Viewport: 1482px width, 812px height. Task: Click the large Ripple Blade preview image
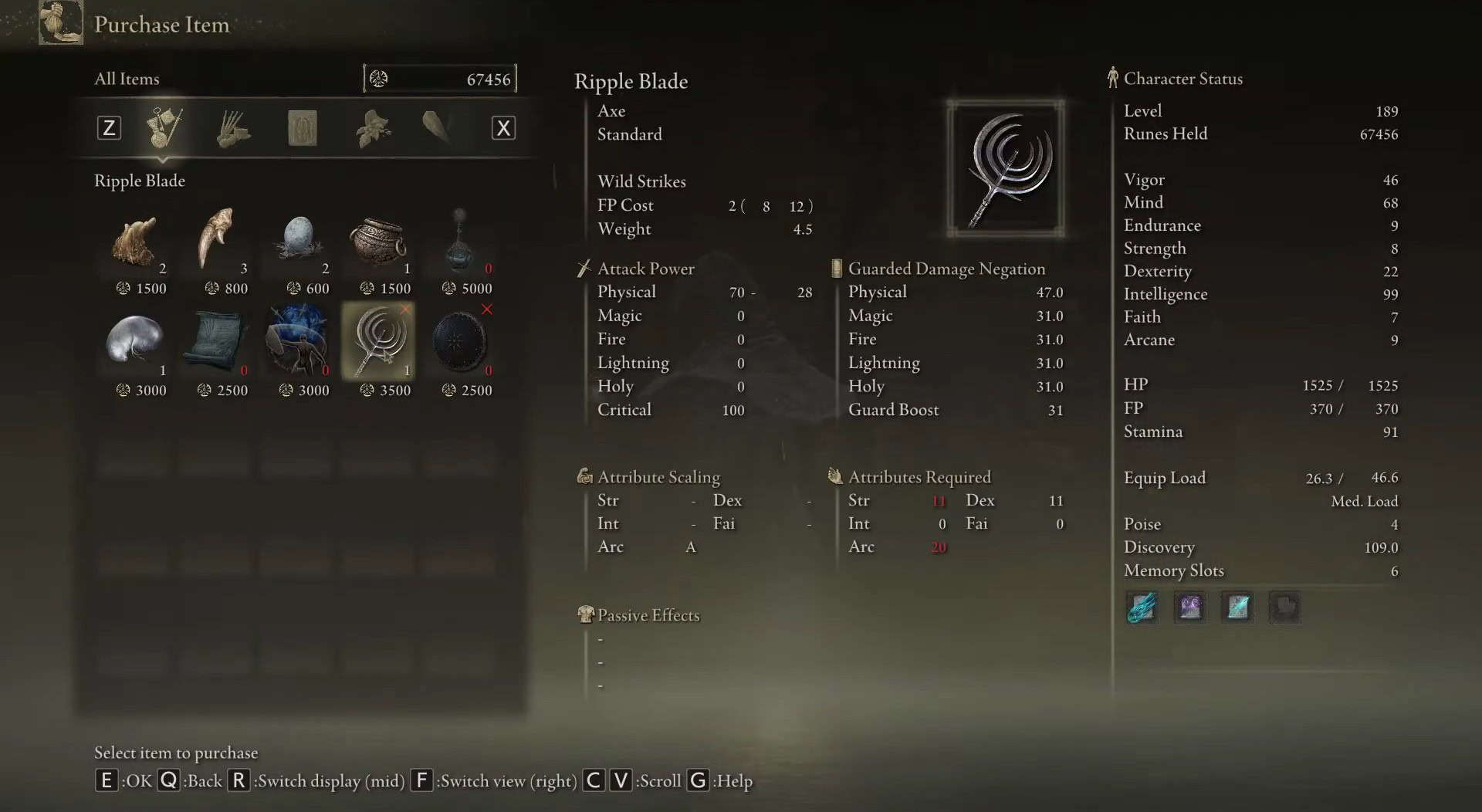(1006, 168)
